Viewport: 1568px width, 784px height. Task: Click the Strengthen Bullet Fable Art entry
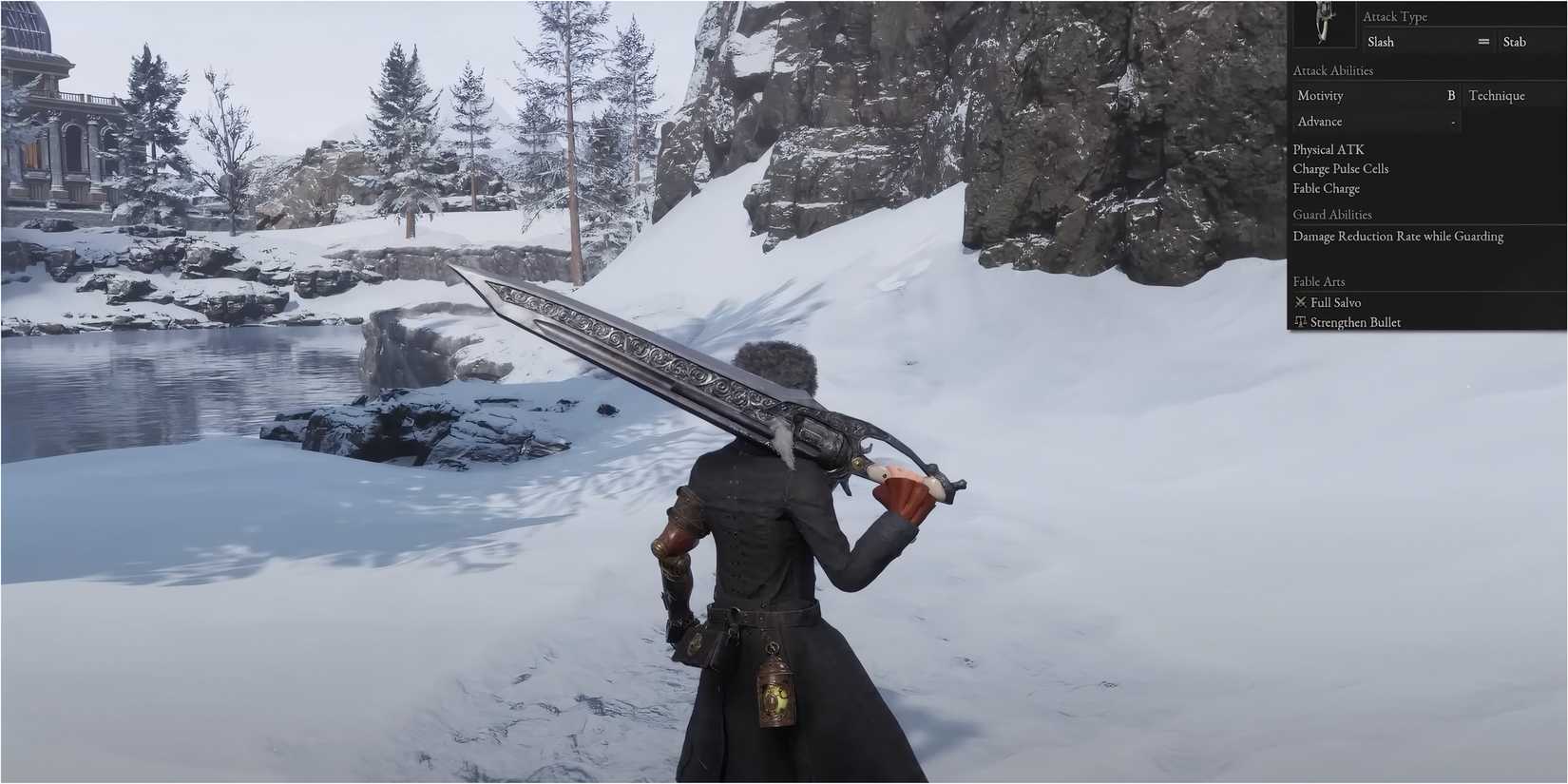coord(1355,322)
